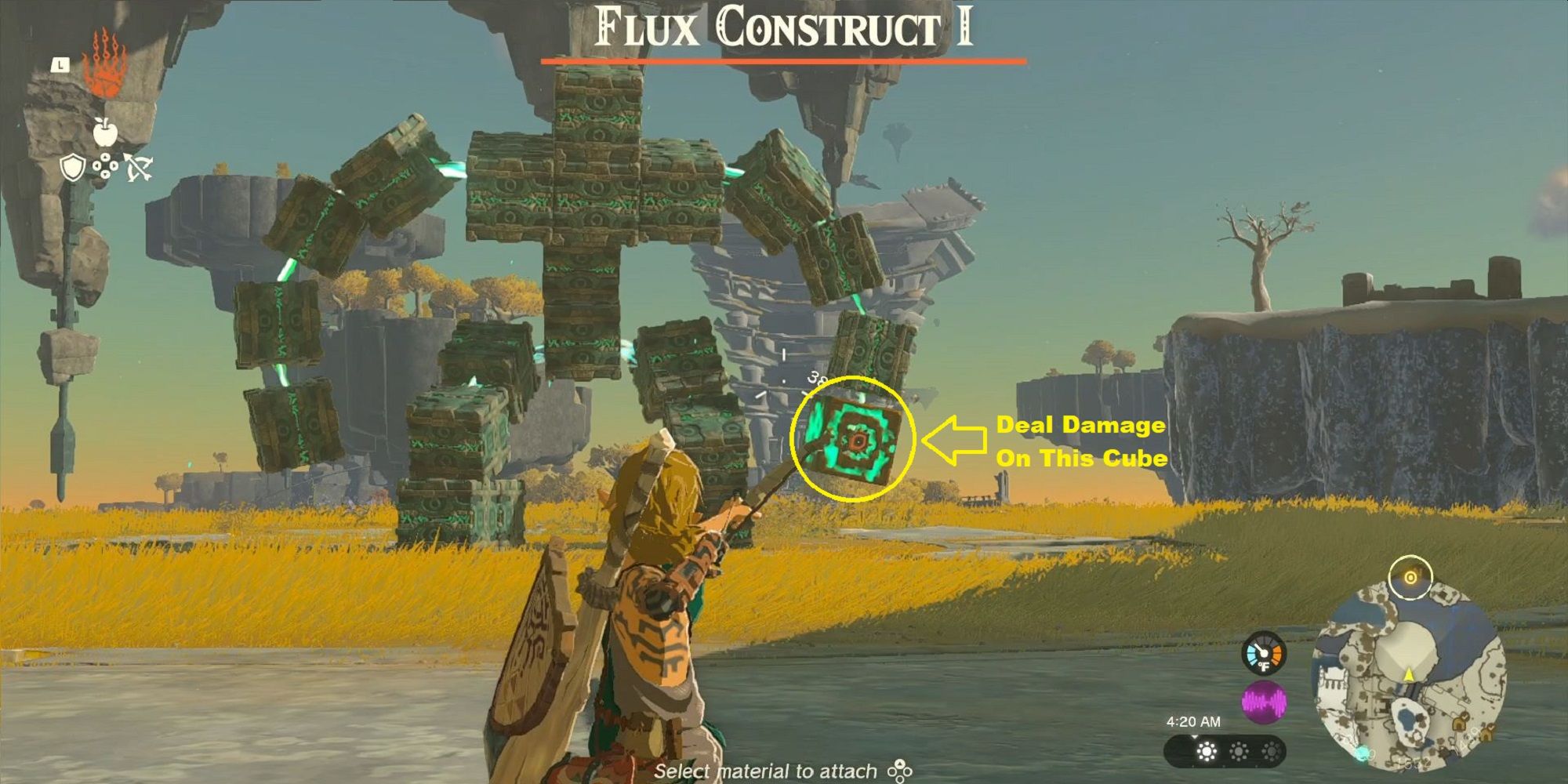This screenshot has width=1568, height=784.
Task: Click the L button prompt above the ability
Action: [60, 65]
